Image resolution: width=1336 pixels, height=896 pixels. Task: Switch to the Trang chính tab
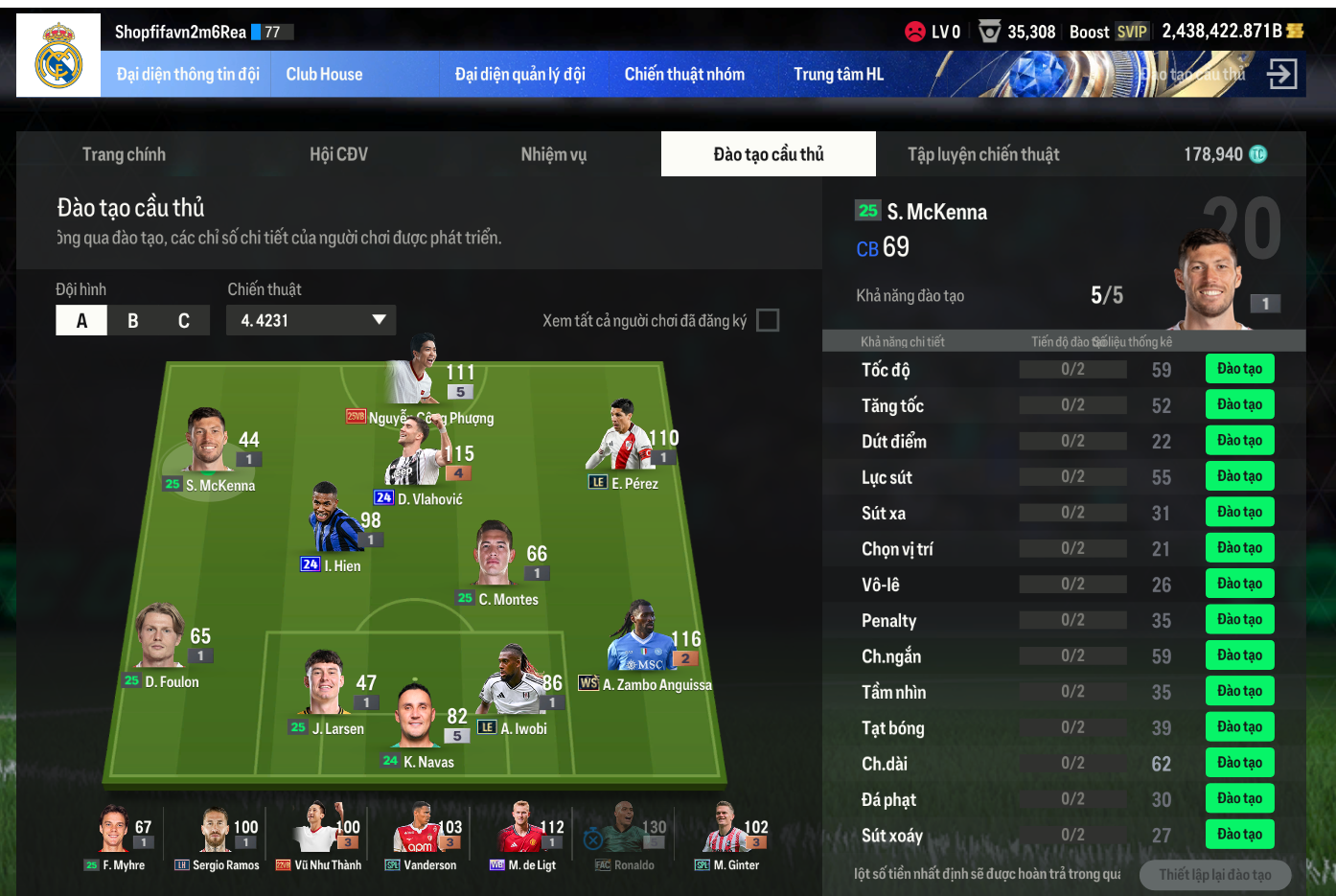coord(124,154)
